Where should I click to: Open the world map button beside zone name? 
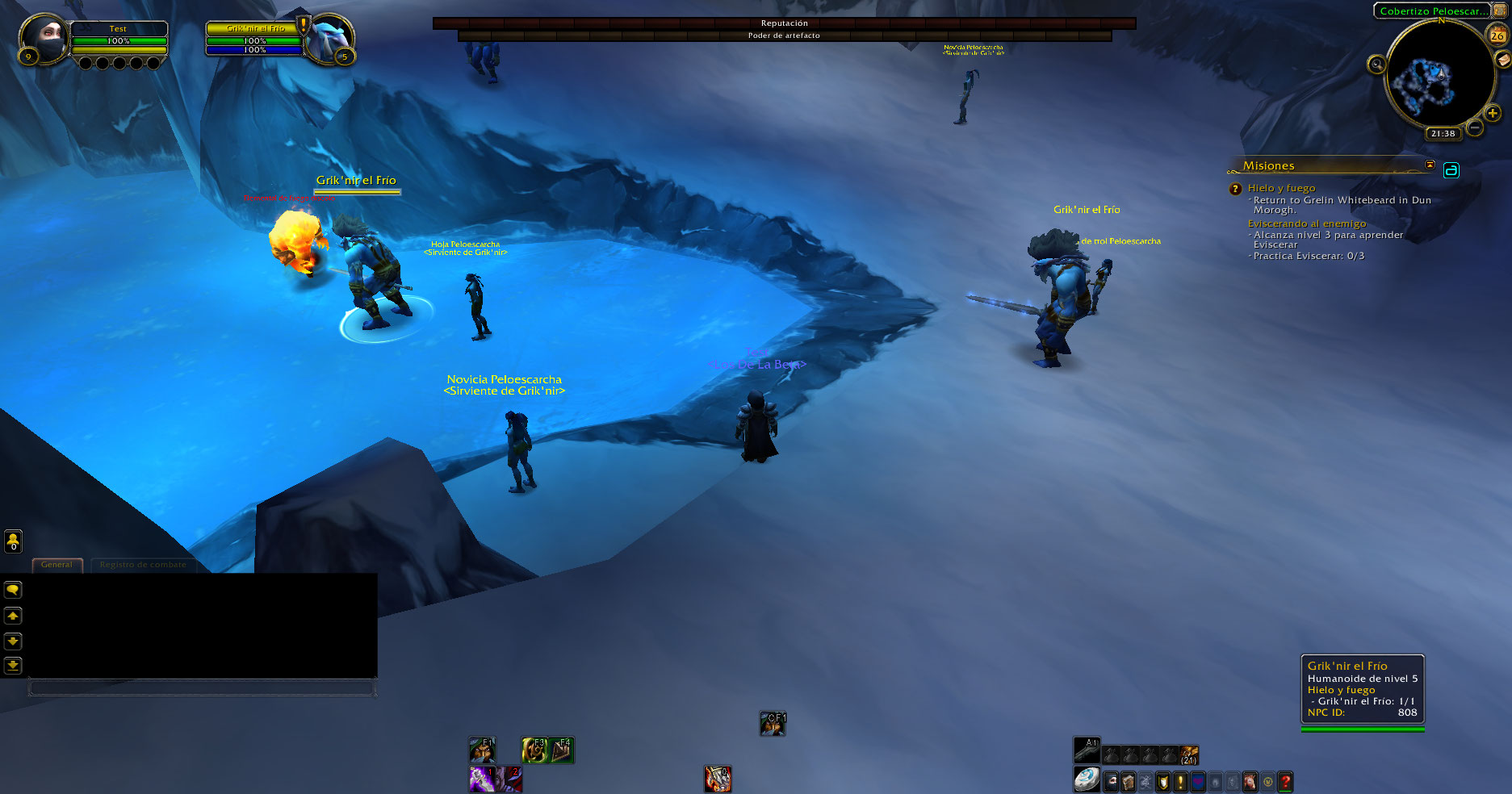click(x=1500, y=10)
